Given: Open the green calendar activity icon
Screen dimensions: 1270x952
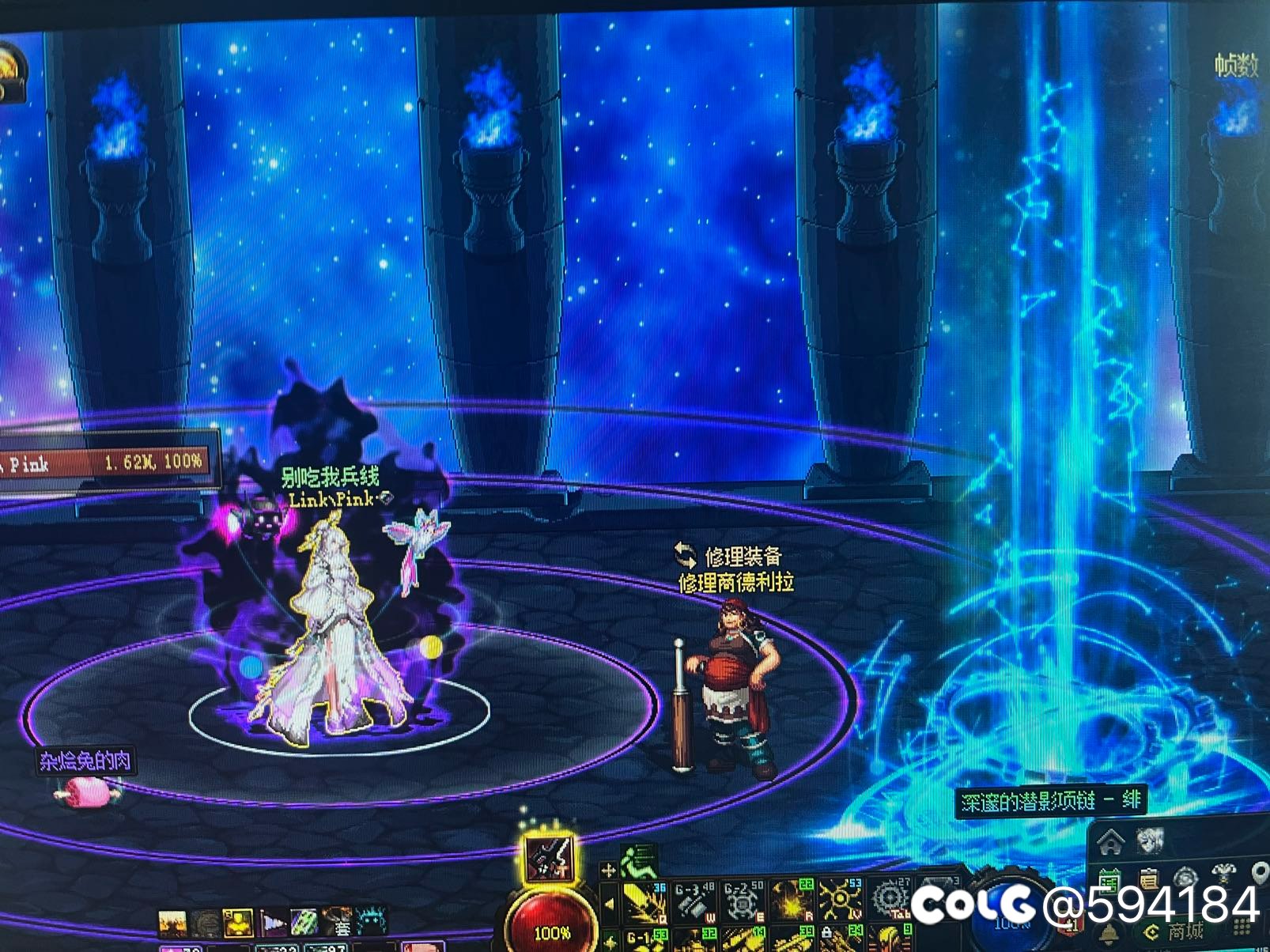Looking at the screenshot, I should [1109, 881].
